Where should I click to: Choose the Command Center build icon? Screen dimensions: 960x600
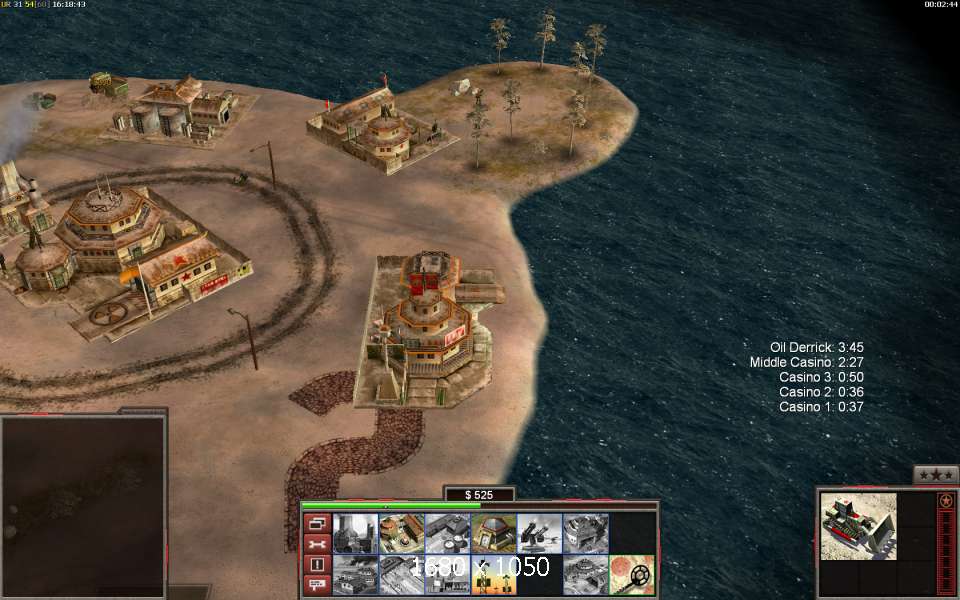click(x=585, y=575)
